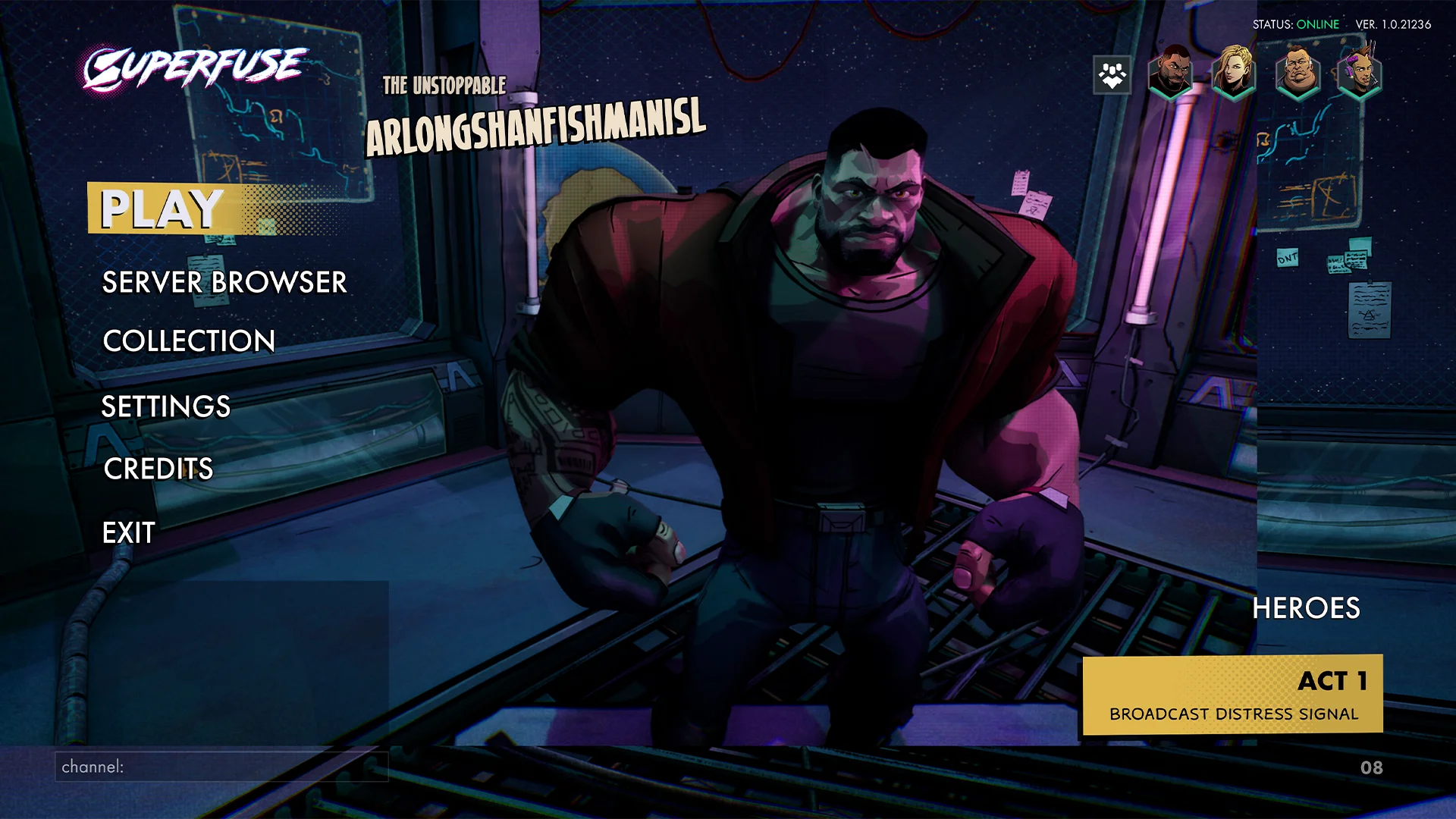Click version number VER. 1.0.21236
Image resolution: width=1456 pixels, height=819 pixels.
(1392, 24)
